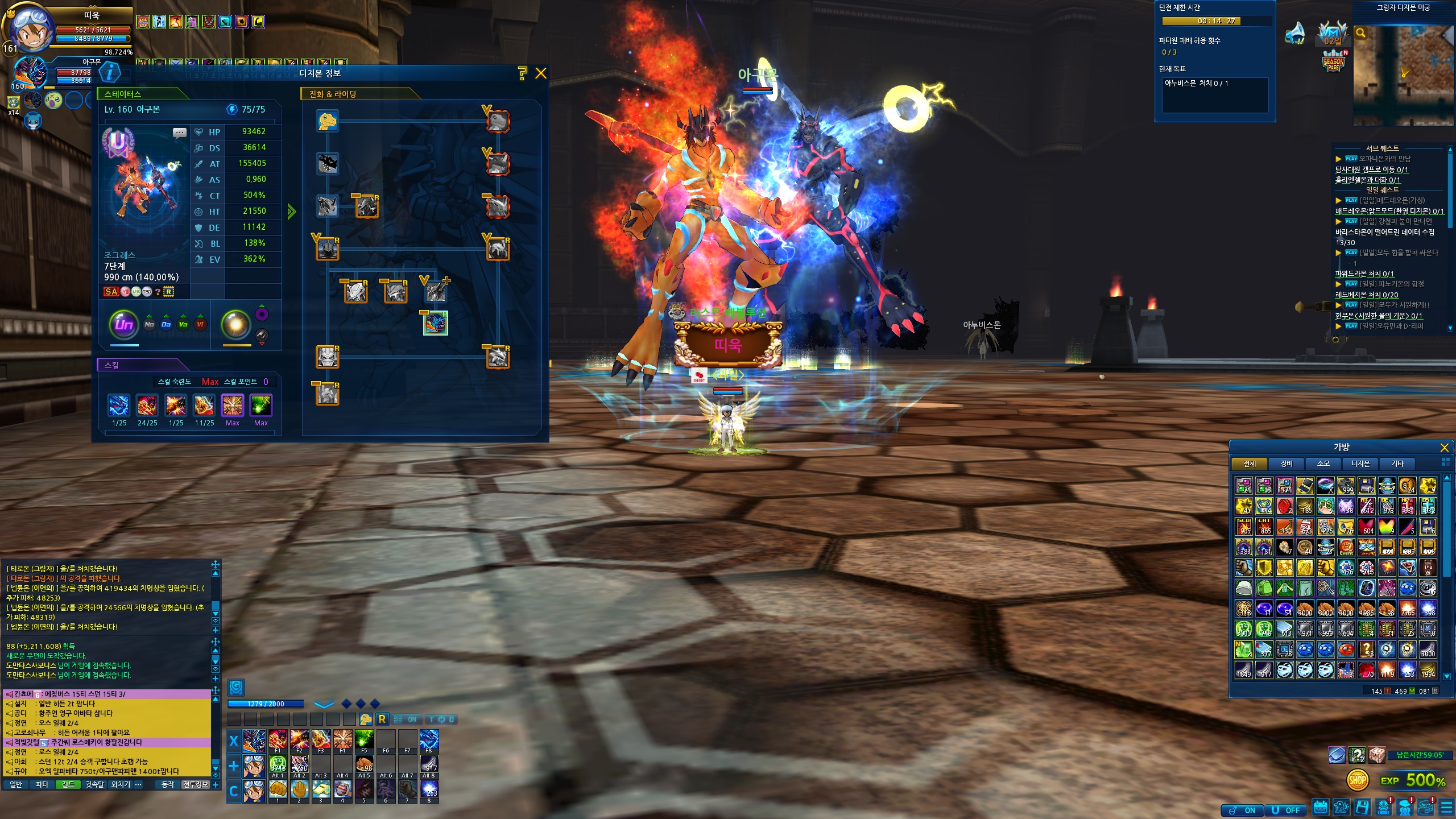Select the 기타 bag tab

(1397, 464)
